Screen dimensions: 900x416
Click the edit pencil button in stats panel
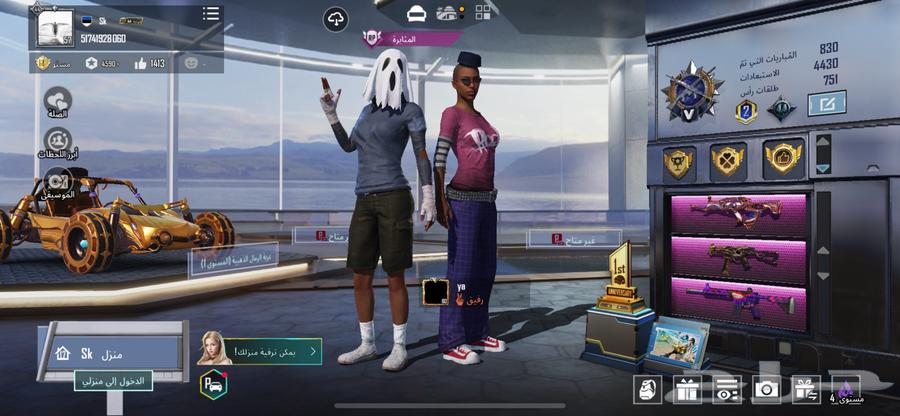pos(826,103)
